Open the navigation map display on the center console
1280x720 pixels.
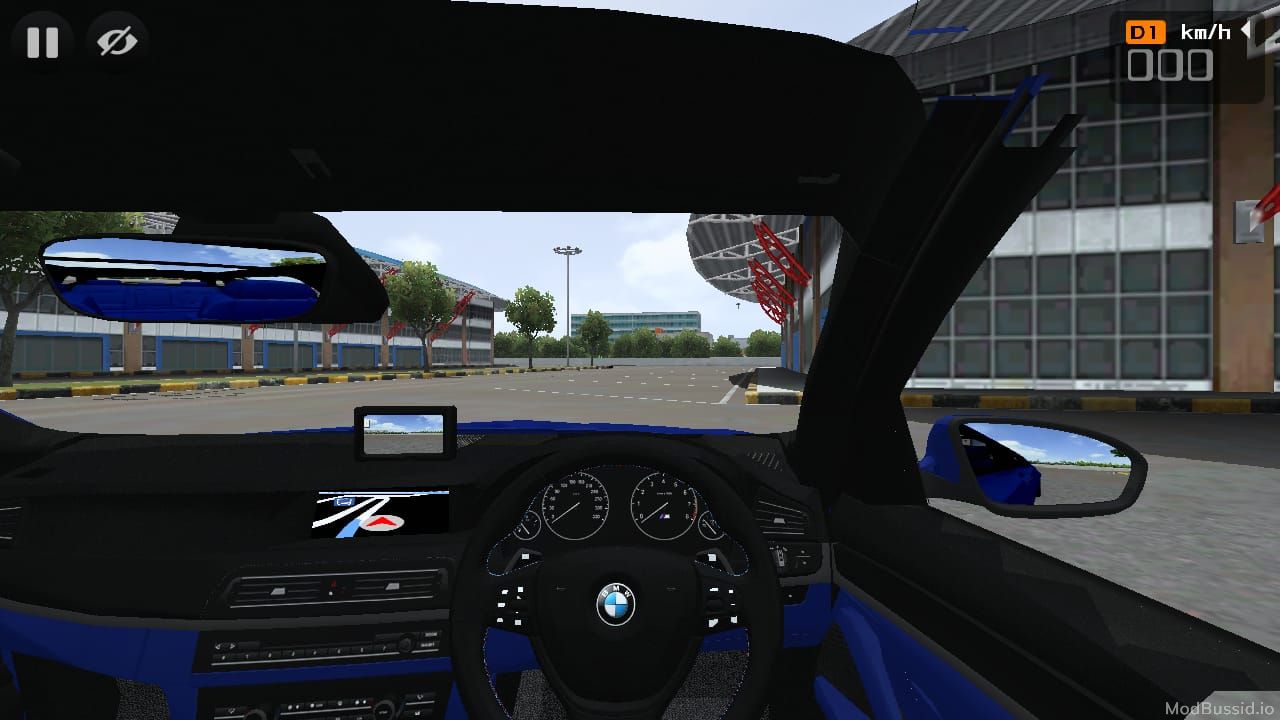tap(383, 512)
